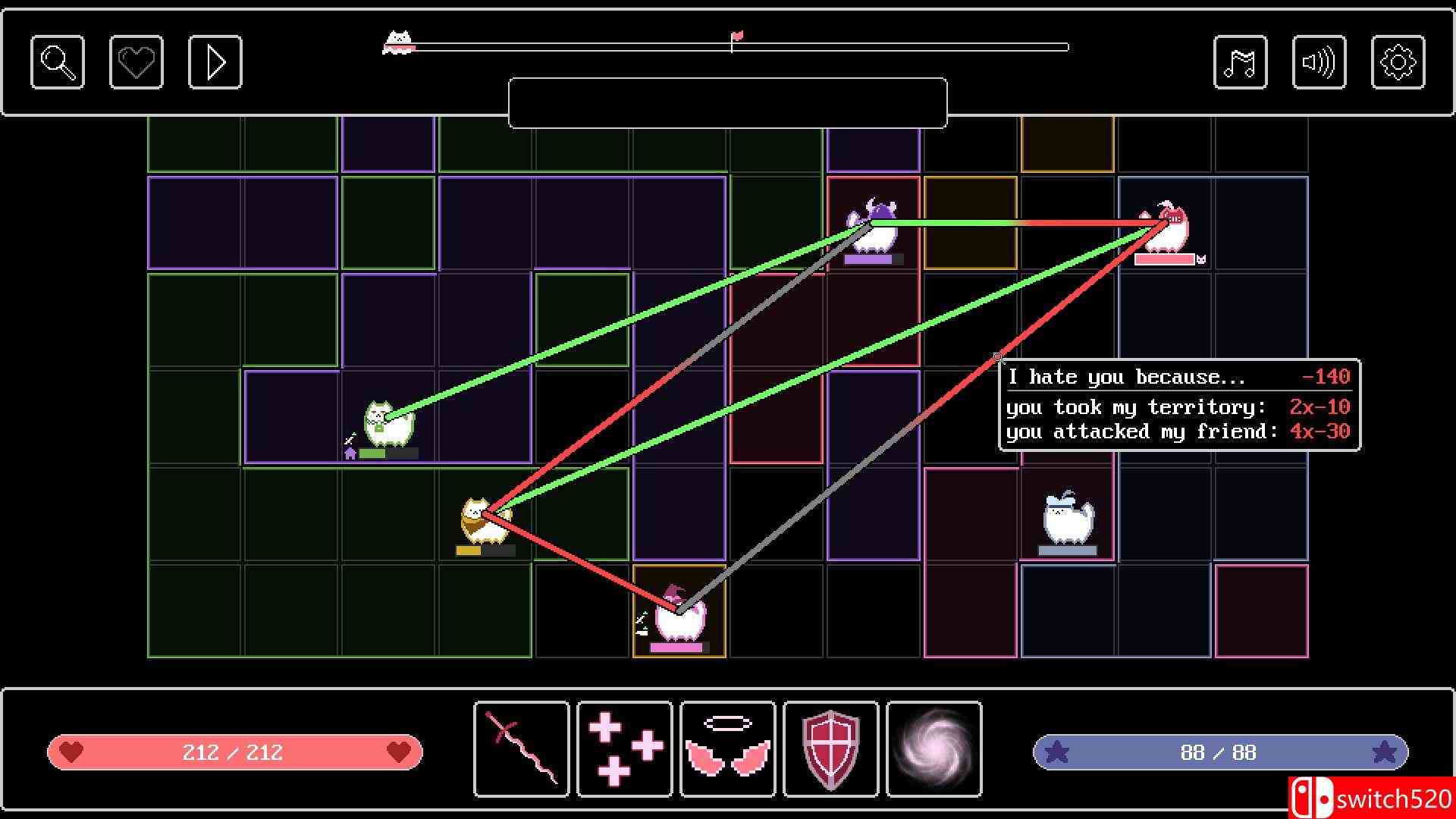Image resolution: width=1456 pixels, height=819 pixels.
Task: Select the sword attack ability
Action: pyautogui.click(x=521, y=749)
